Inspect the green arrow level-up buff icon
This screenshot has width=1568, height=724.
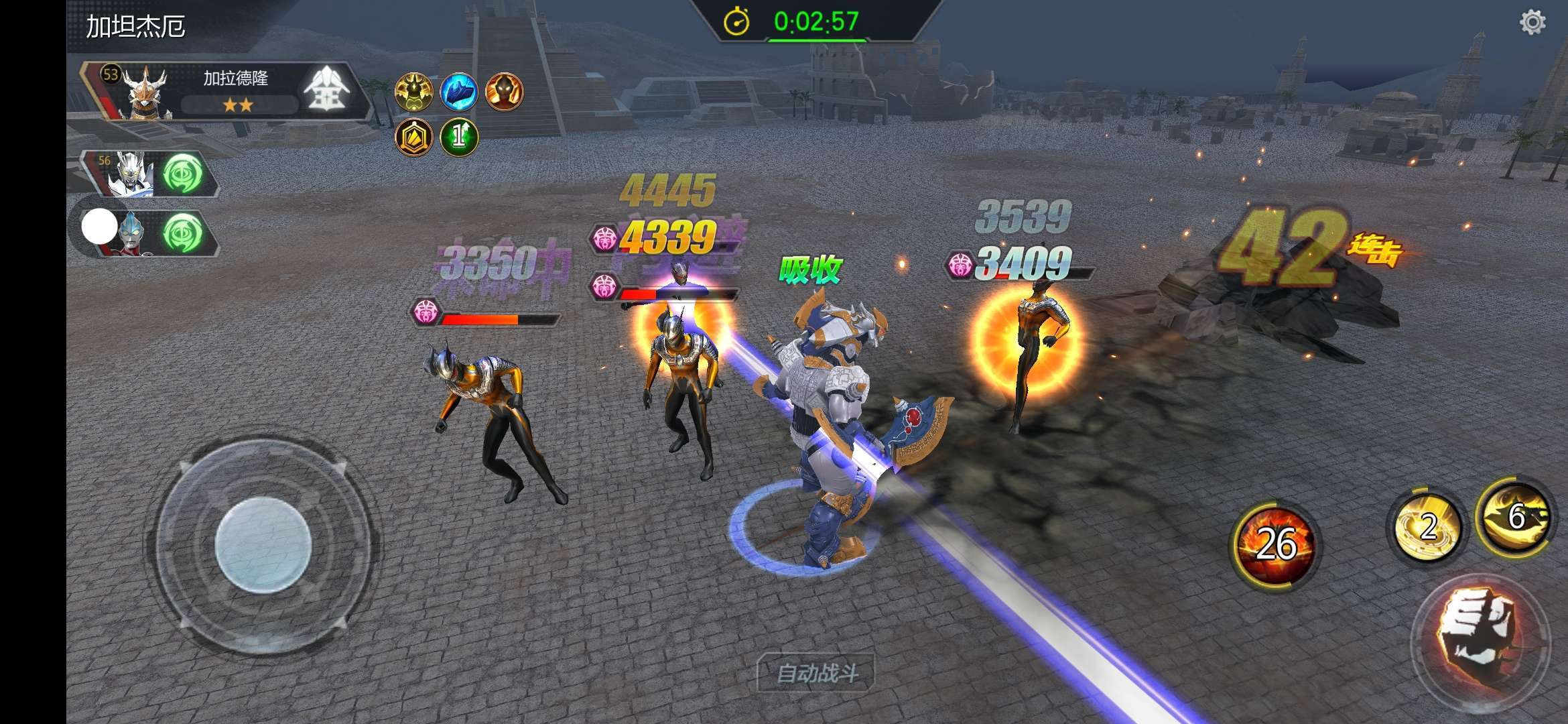(x=459, y=137)
